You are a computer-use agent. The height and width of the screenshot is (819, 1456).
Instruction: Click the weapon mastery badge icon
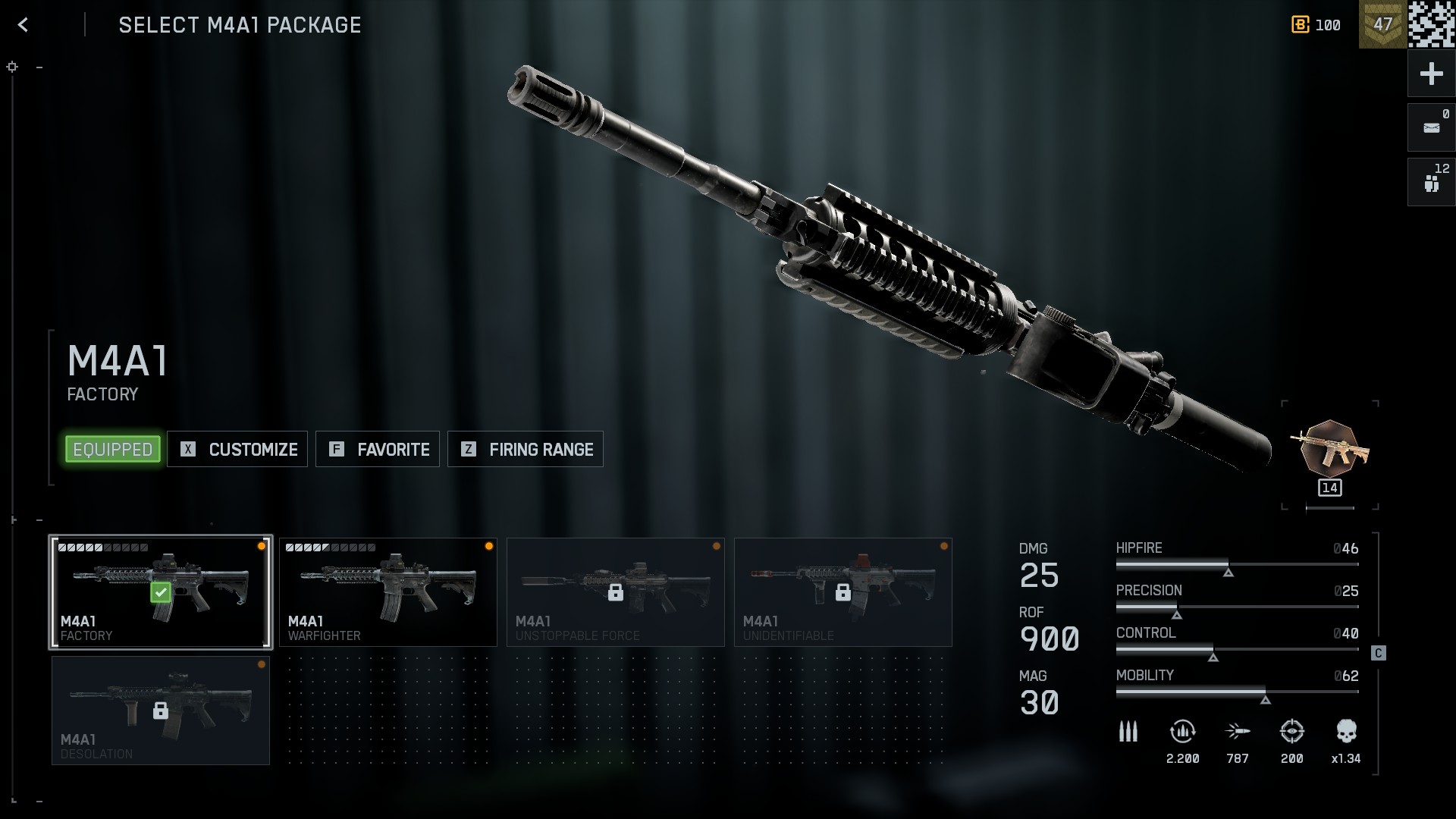1329,450
